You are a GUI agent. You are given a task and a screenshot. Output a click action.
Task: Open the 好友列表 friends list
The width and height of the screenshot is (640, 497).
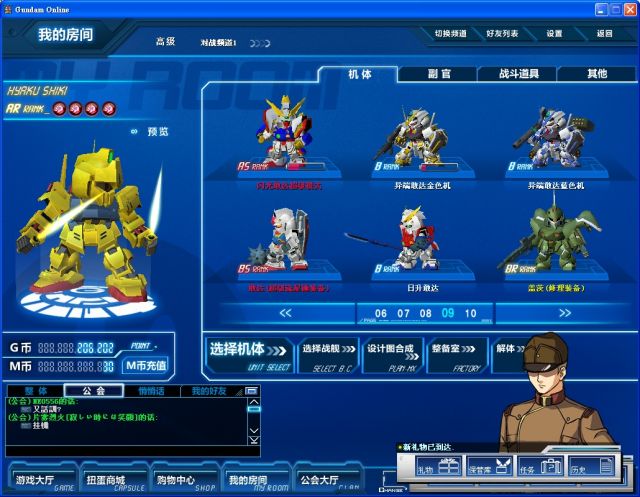coord(502,33)
